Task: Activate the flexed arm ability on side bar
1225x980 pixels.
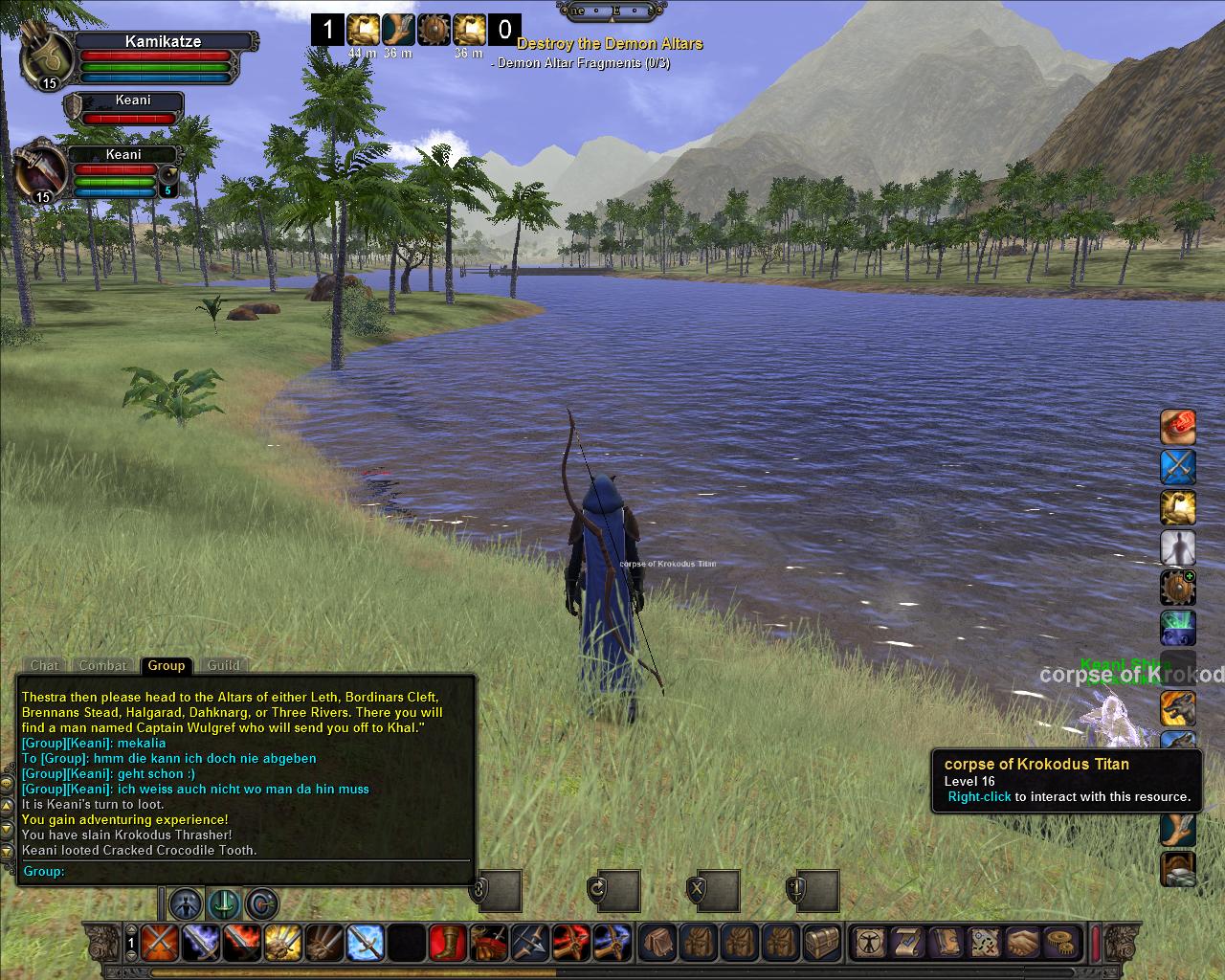Action: tap(1178, 508)
